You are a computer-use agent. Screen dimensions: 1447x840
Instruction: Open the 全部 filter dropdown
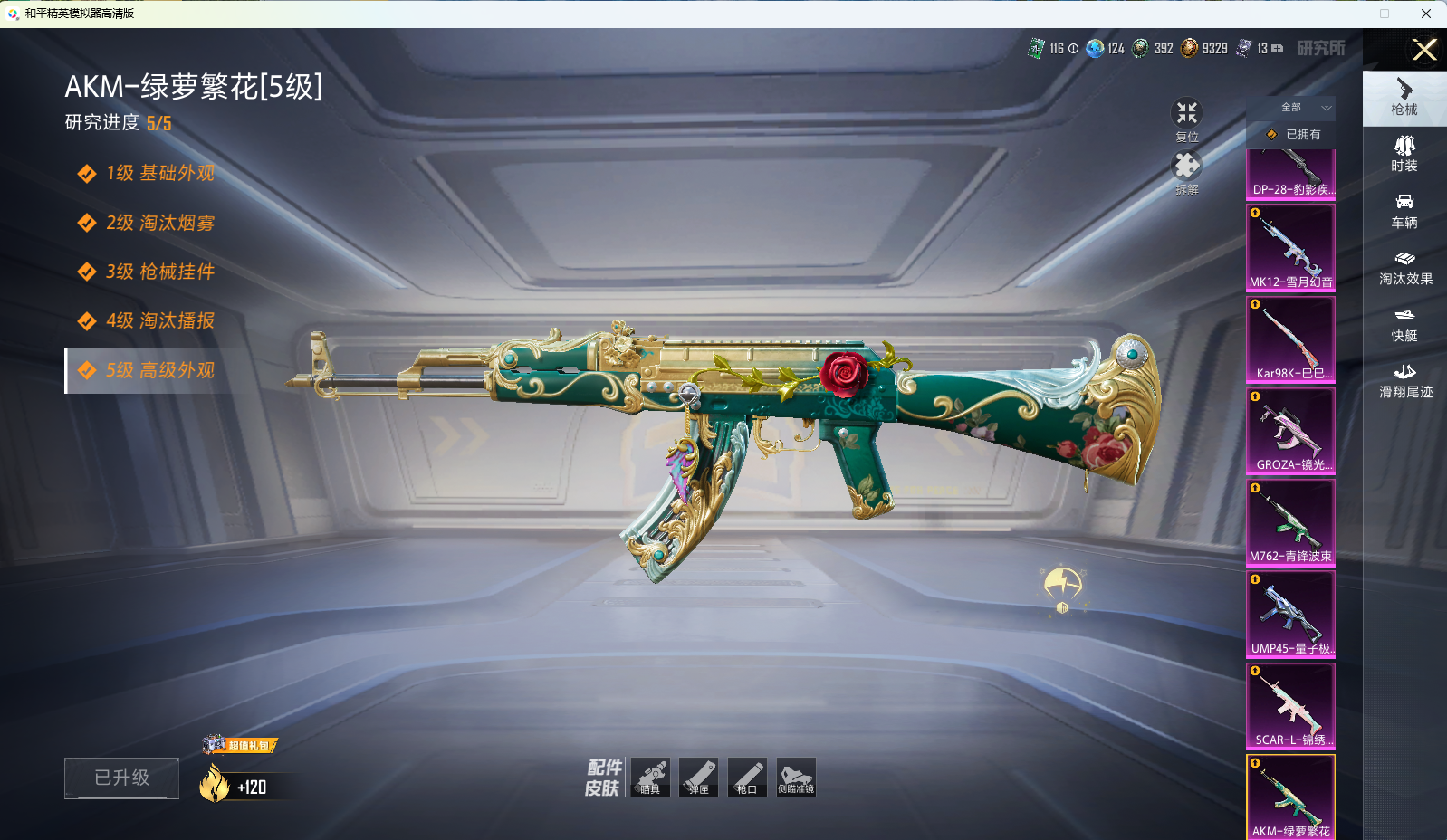coord(1304,108)
